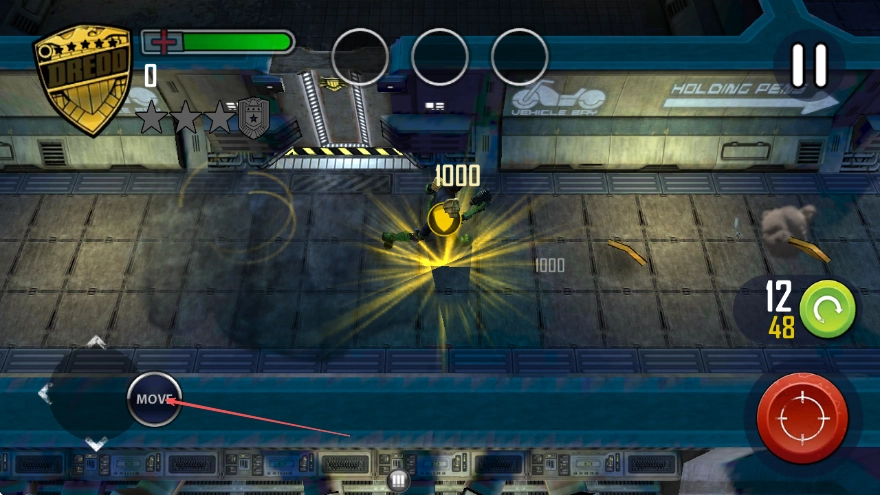Click the Dredd badge emblem
Viewport: 880px width, 495px height.
click(82, 78)
